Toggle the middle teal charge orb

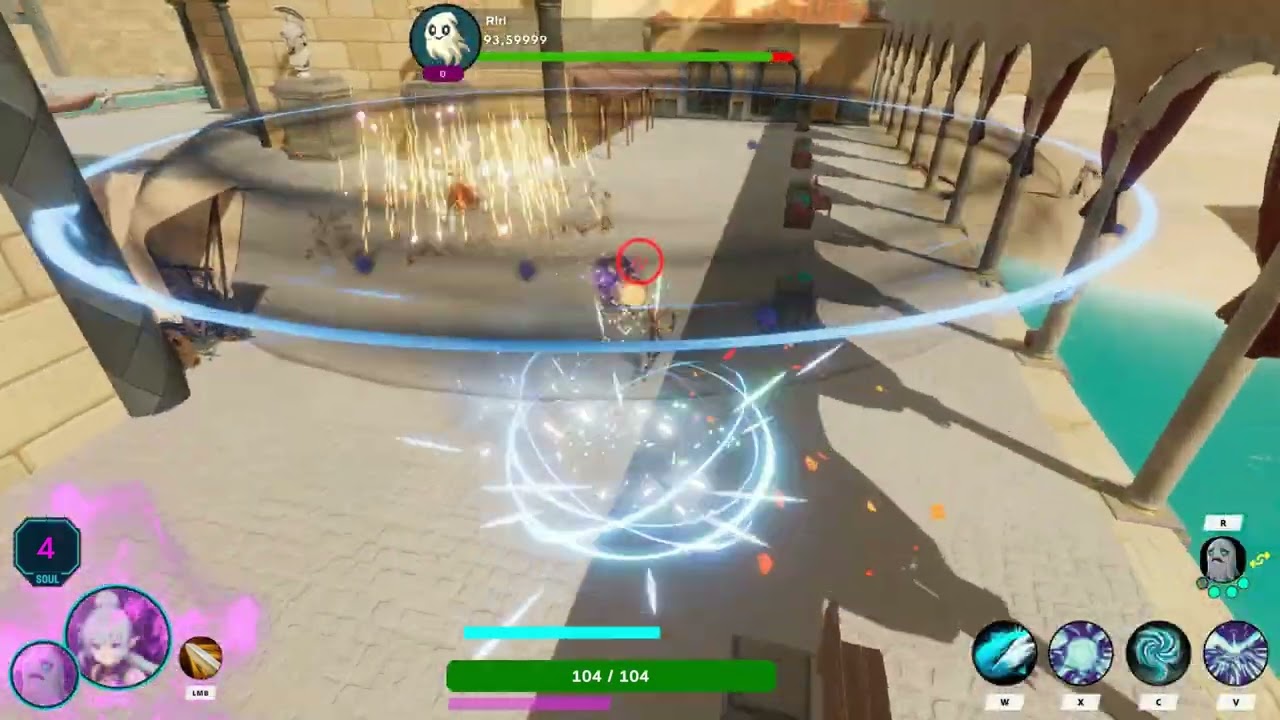1230,590
